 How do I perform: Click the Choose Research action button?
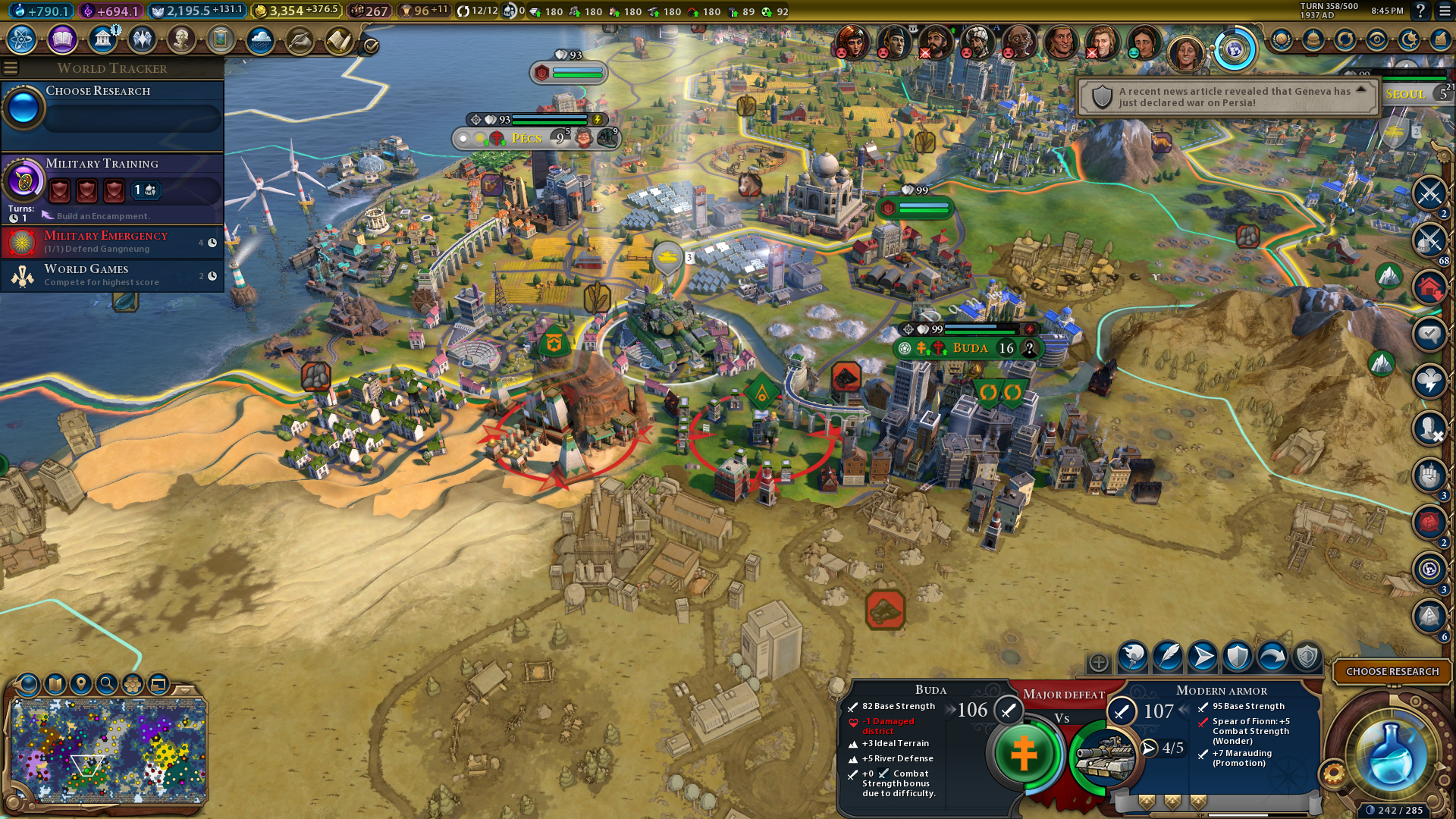1392,671
